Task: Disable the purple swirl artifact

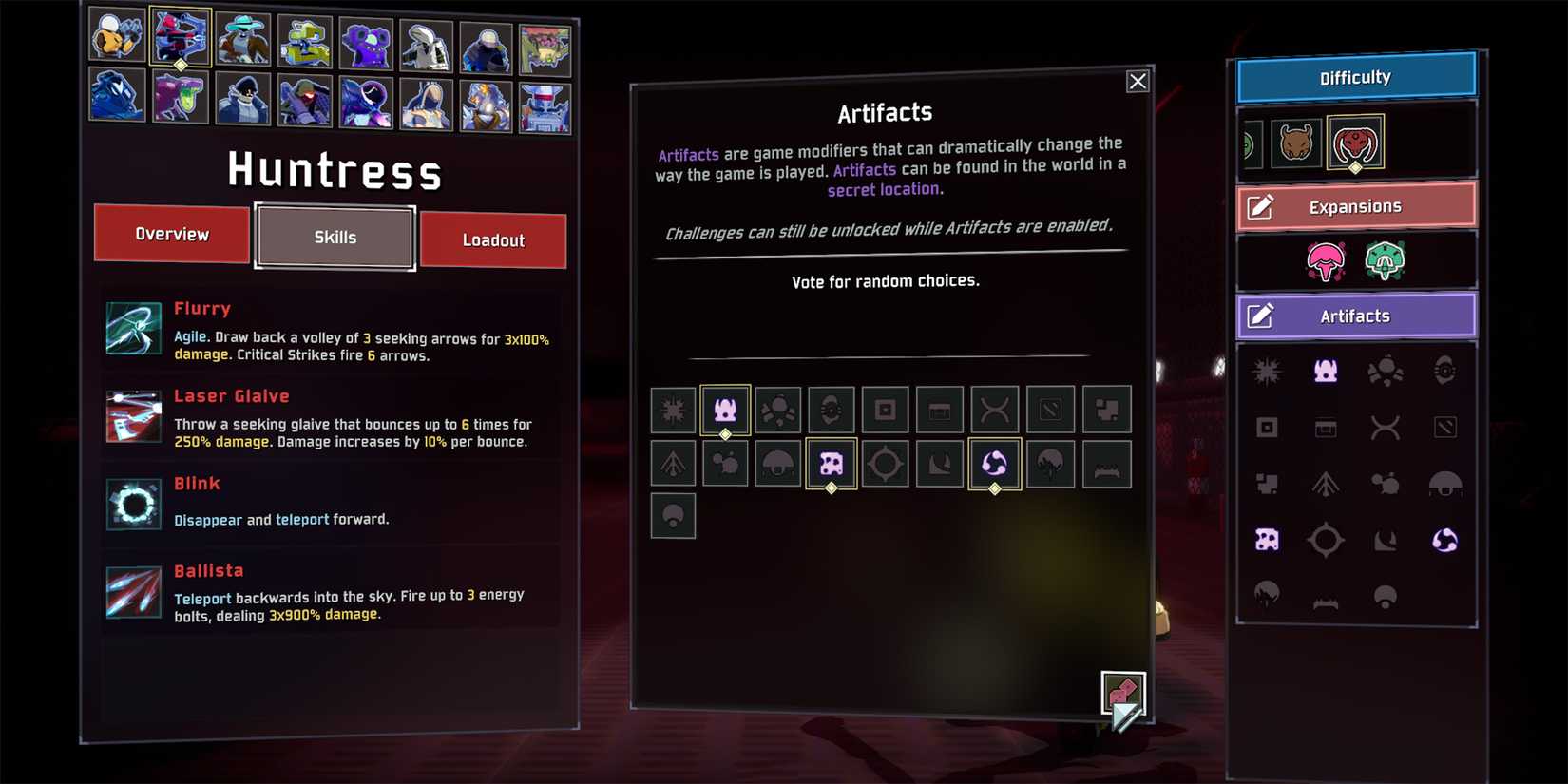Action: [995, 464]
